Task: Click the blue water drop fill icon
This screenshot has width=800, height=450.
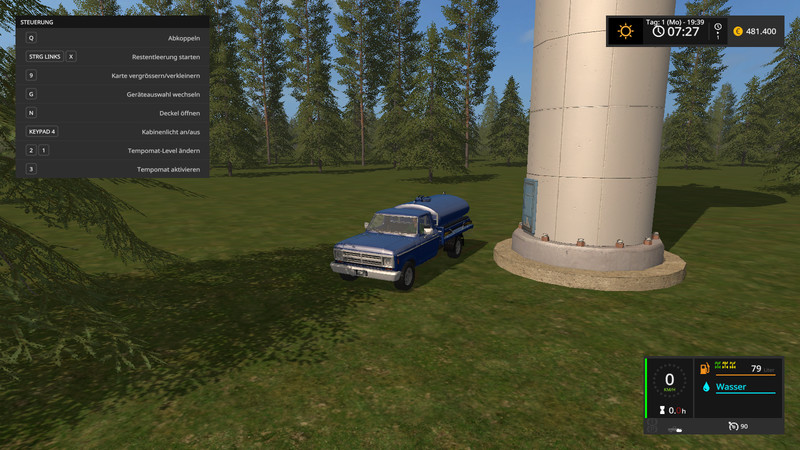Action: tap(706, 387)
